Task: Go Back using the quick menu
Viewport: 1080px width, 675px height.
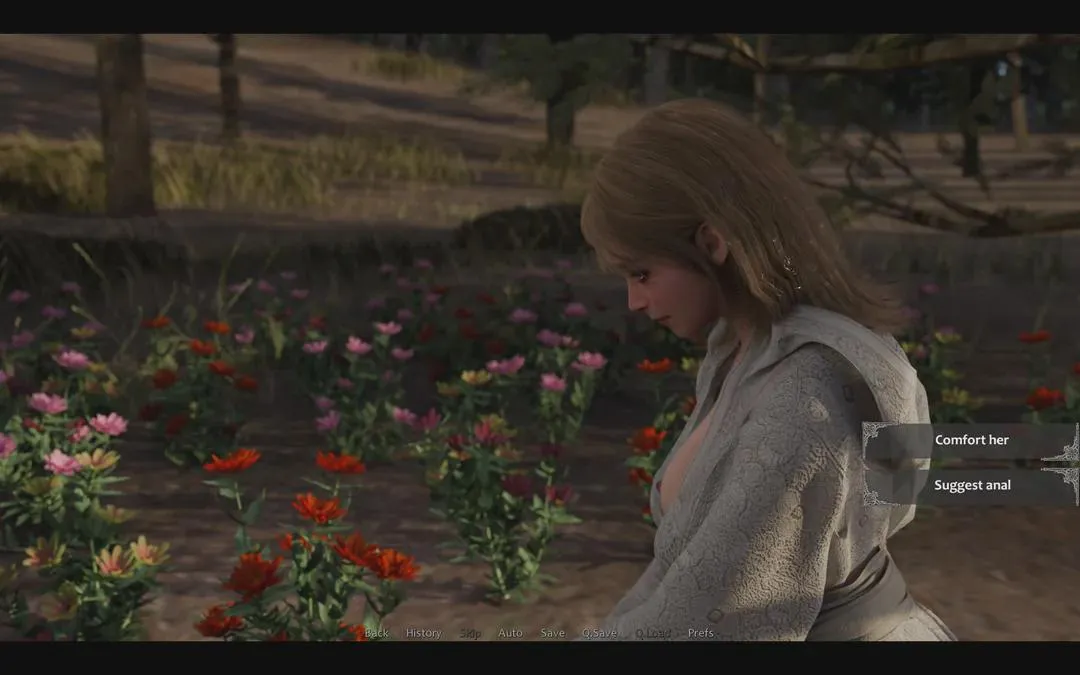Action: (377, 633)
